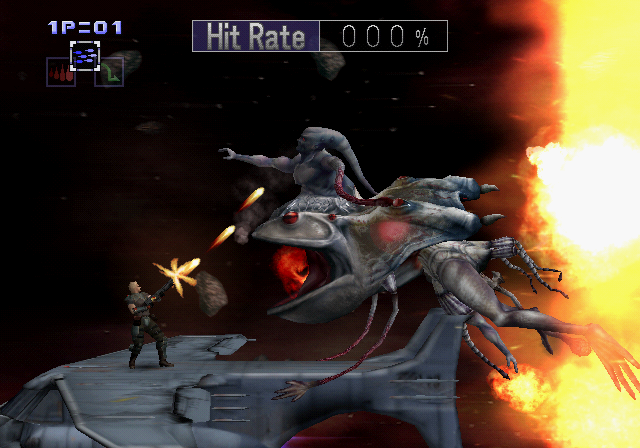
Task: Select the blue machine gun weapon icon
Action: pyautogui.click(x=84, y=56)
